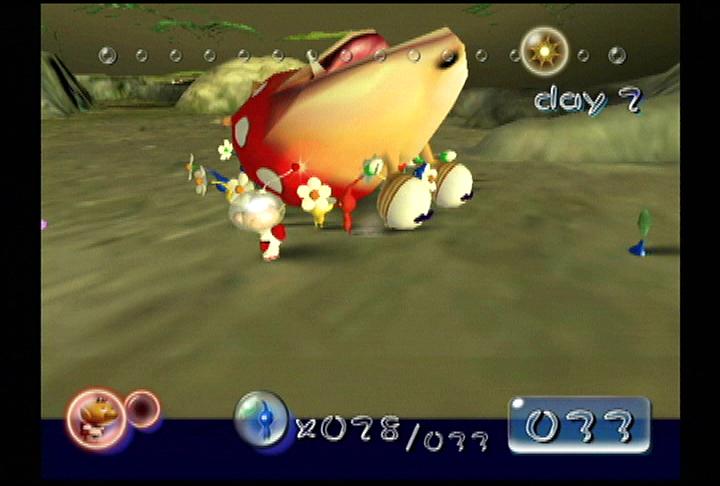Click the small red bubble beside Olimar's portrait
The width and height of the screenshot is (720, 486).
(143, 408)
